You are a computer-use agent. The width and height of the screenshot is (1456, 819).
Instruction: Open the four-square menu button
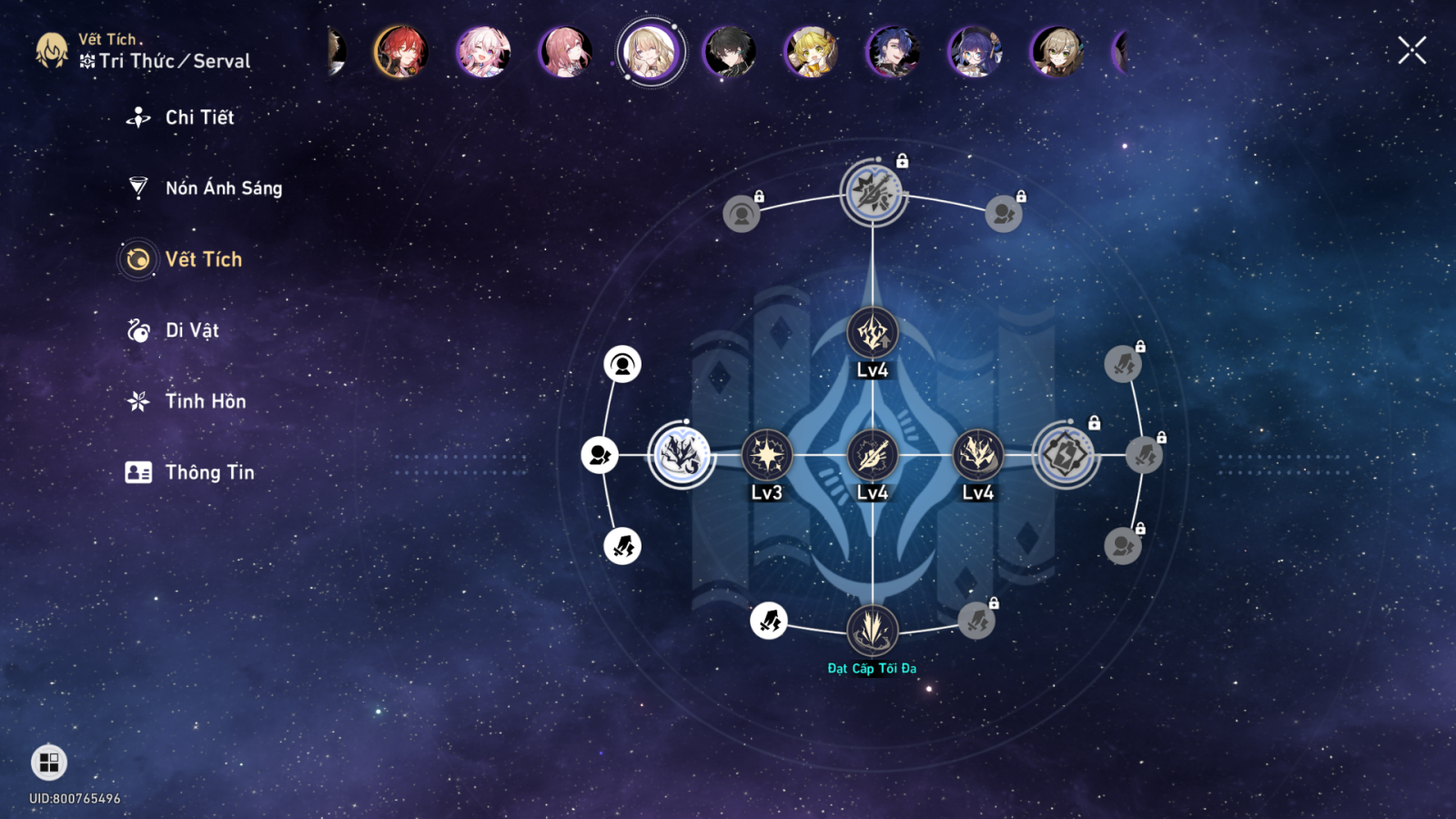(x=49, y=763)
